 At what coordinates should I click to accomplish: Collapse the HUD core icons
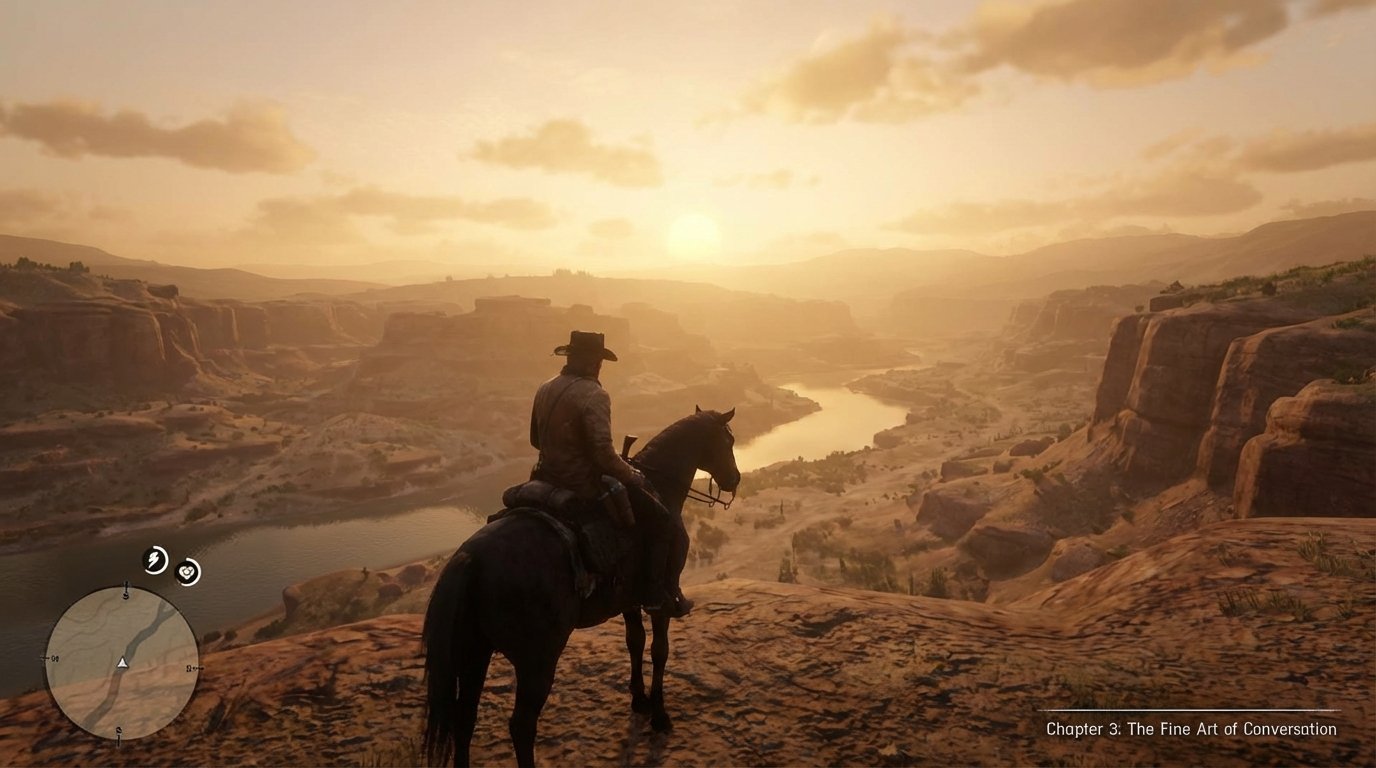pyautogui.click(x=170, y=564)
